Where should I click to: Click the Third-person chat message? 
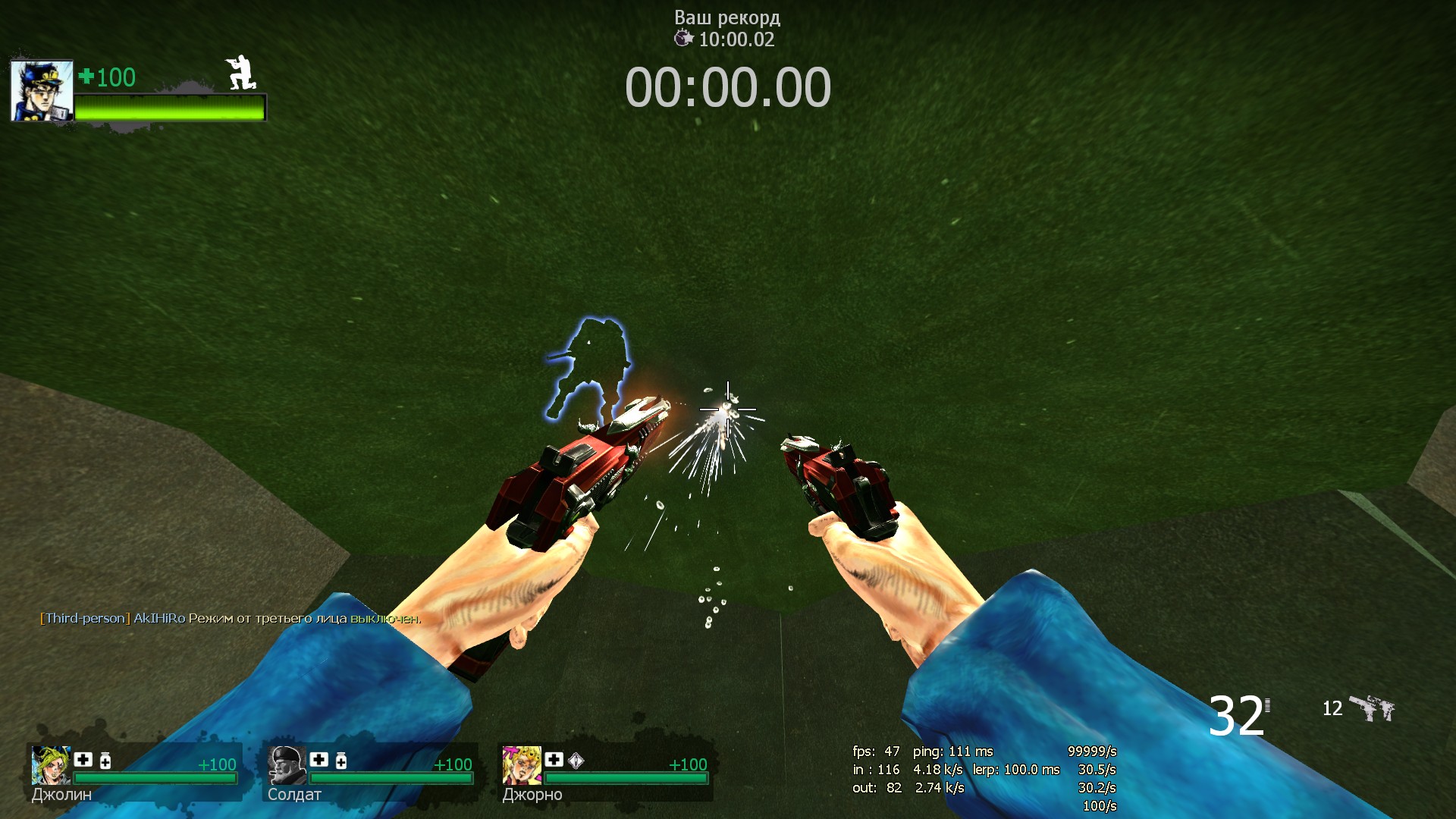point(230,619)
